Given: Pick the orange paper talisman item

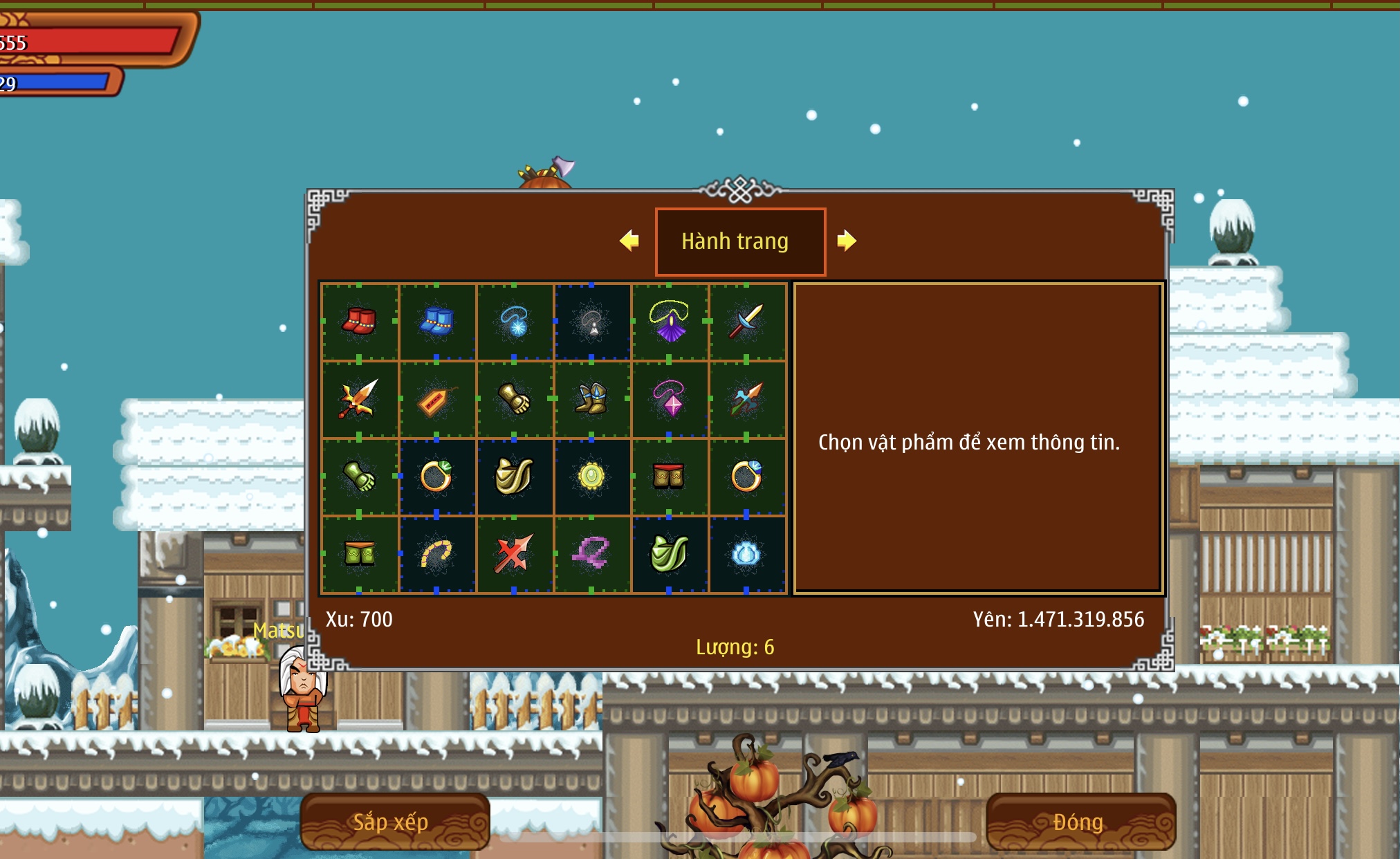Looking at the screenshot, I should (436, 400).
